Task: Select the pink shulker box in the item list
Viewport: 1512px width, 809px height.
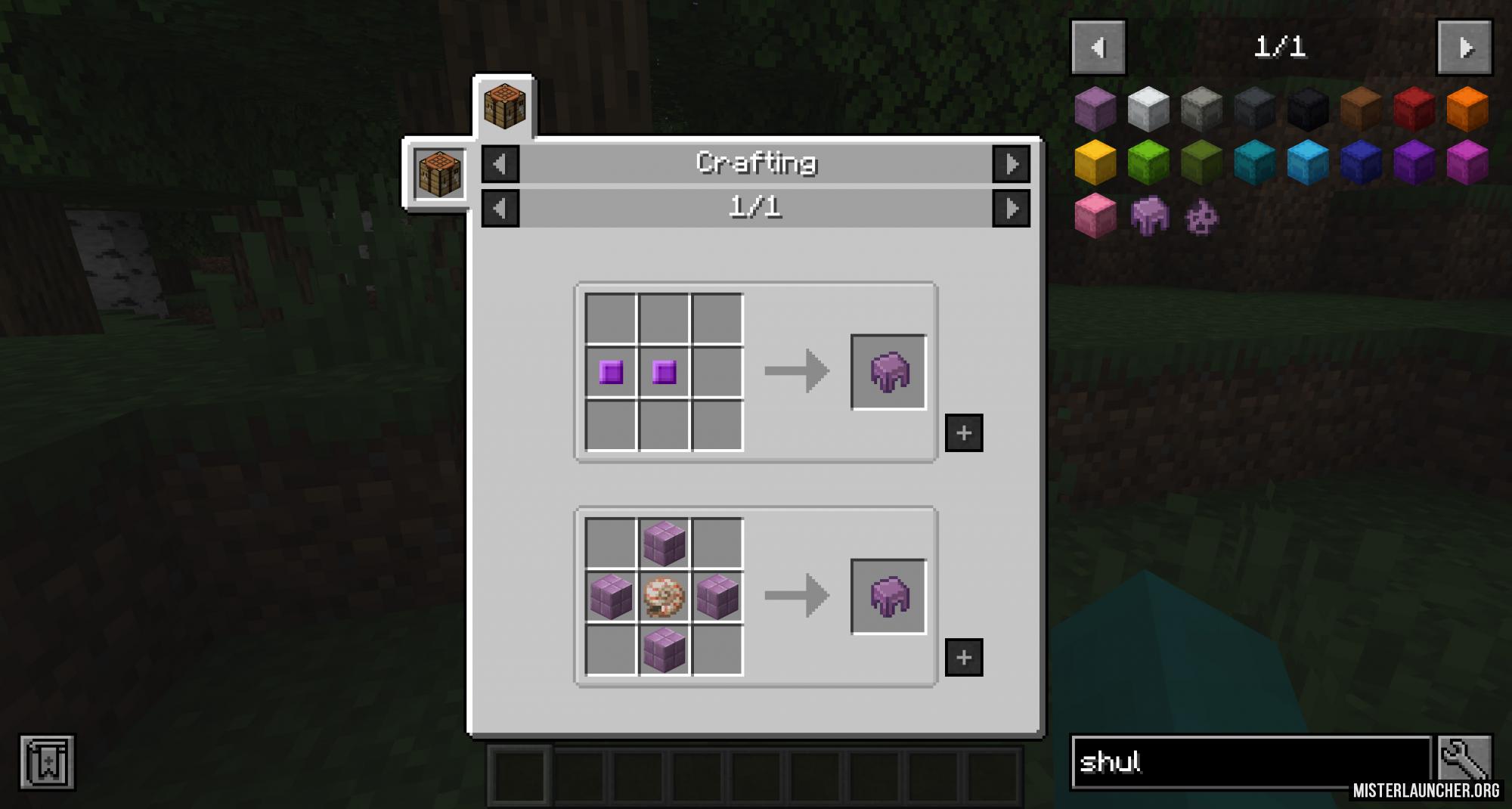Action: tap(1095, 216)
